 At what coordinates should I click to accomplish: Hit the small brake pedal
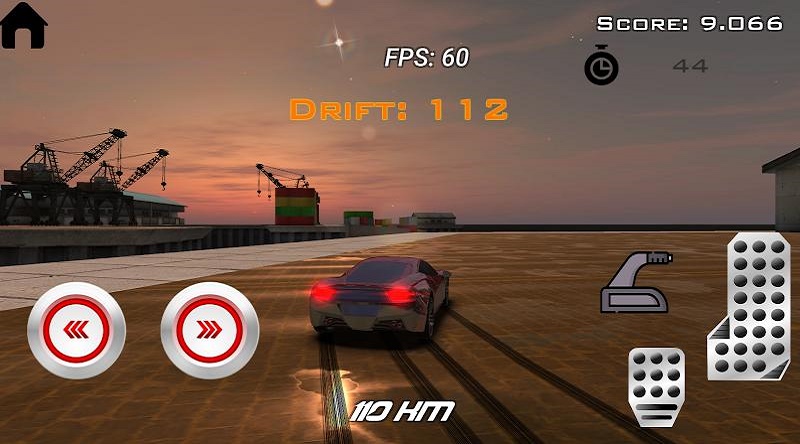coord(656,386)
